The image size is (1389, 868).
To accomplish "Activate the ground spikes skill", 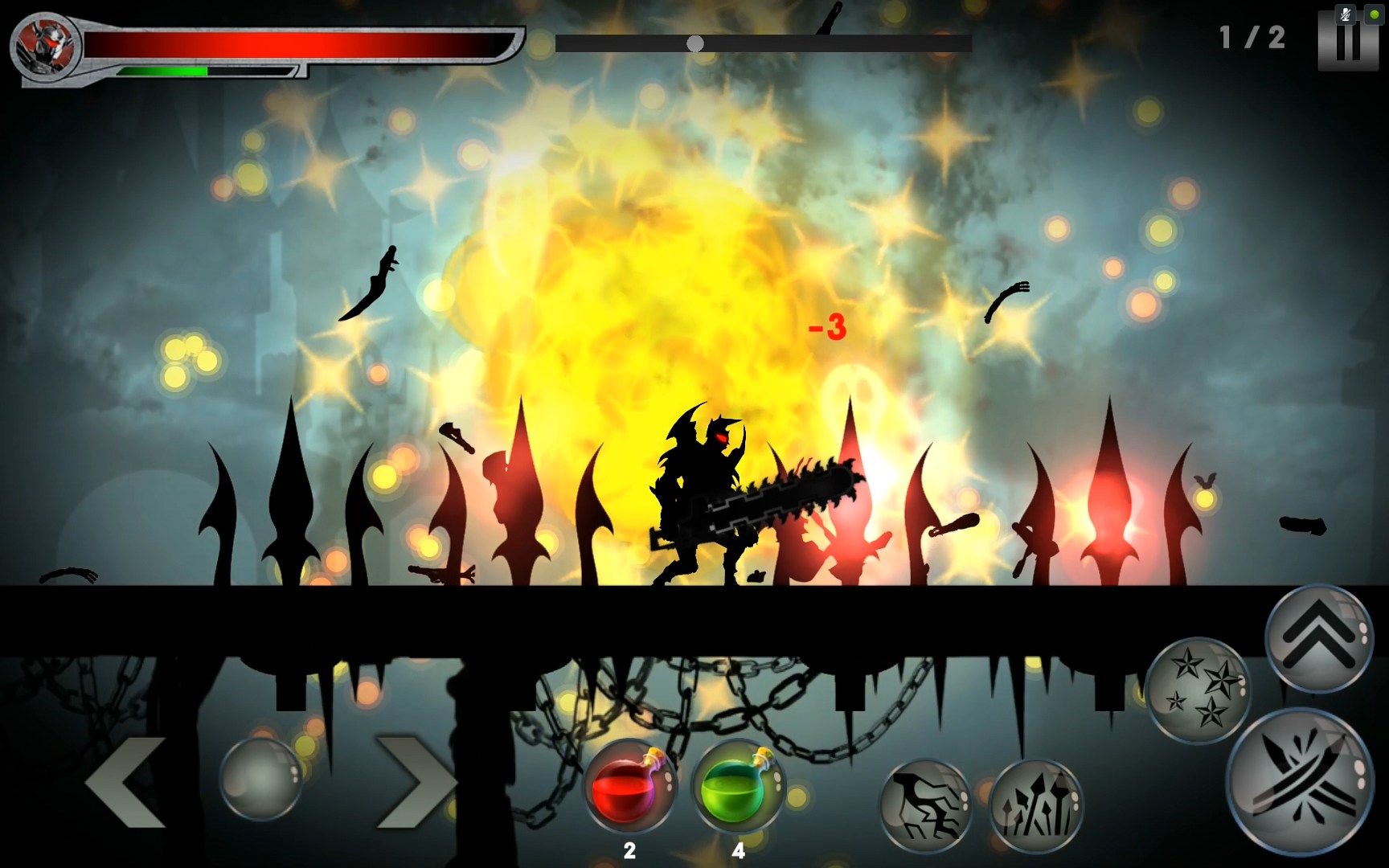I will 1035,805.
